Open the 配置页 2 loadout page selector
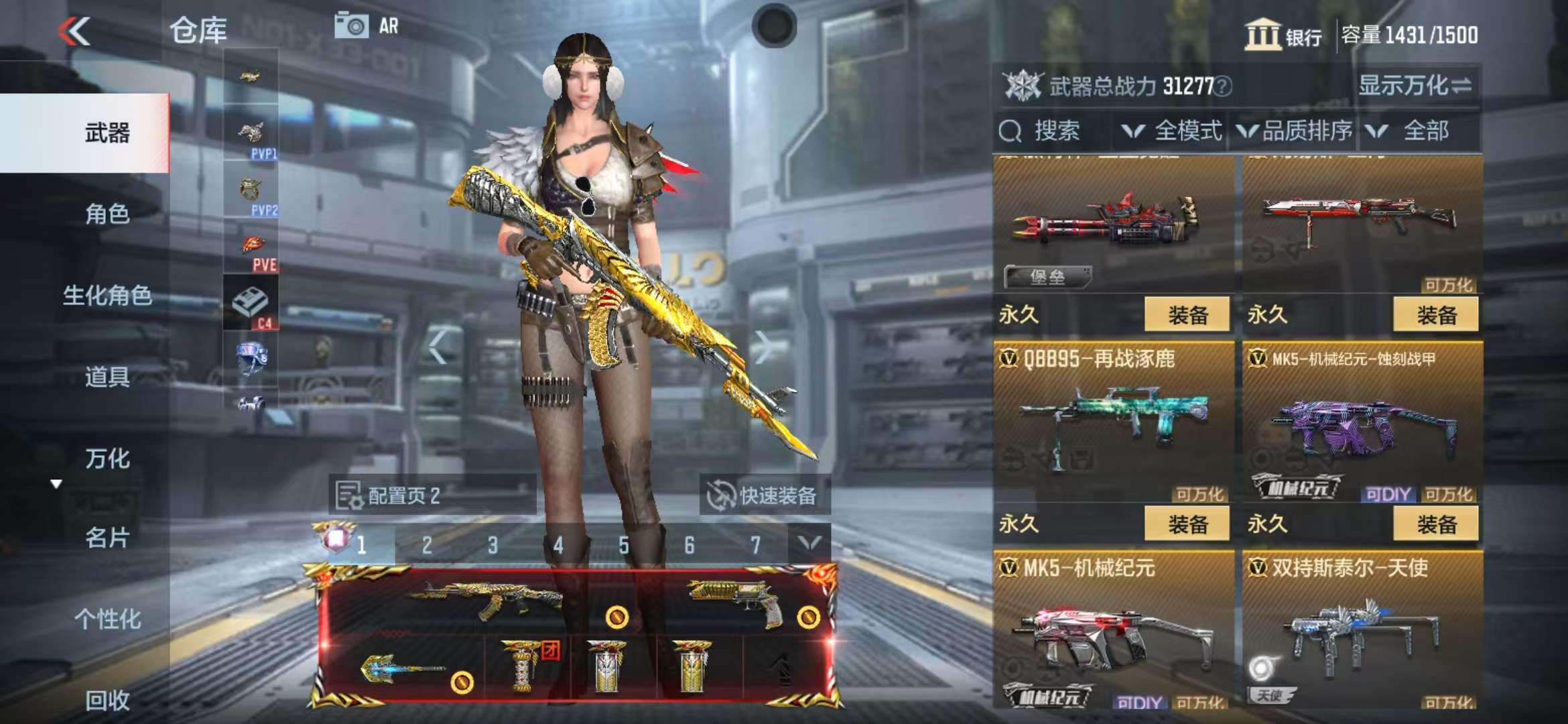 tap(432, 495)
